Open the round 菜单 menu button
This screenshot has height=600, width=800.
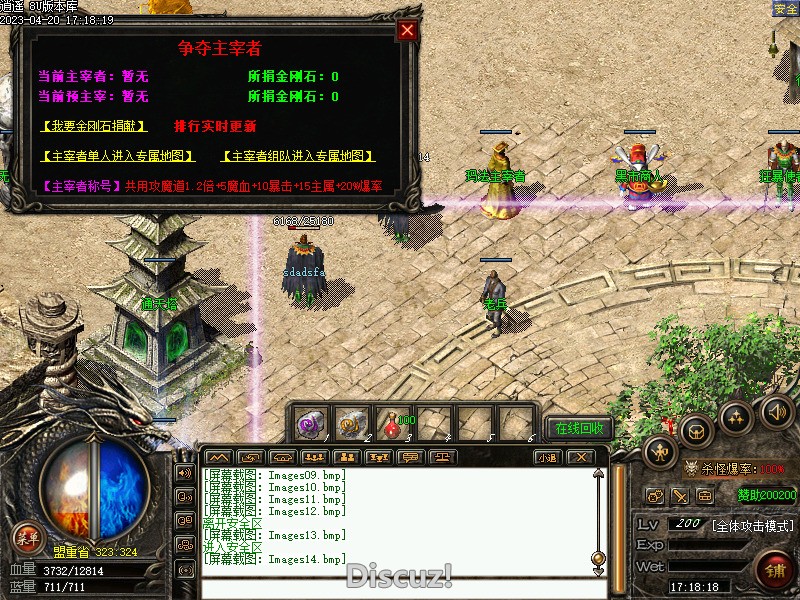coord(28,538)
